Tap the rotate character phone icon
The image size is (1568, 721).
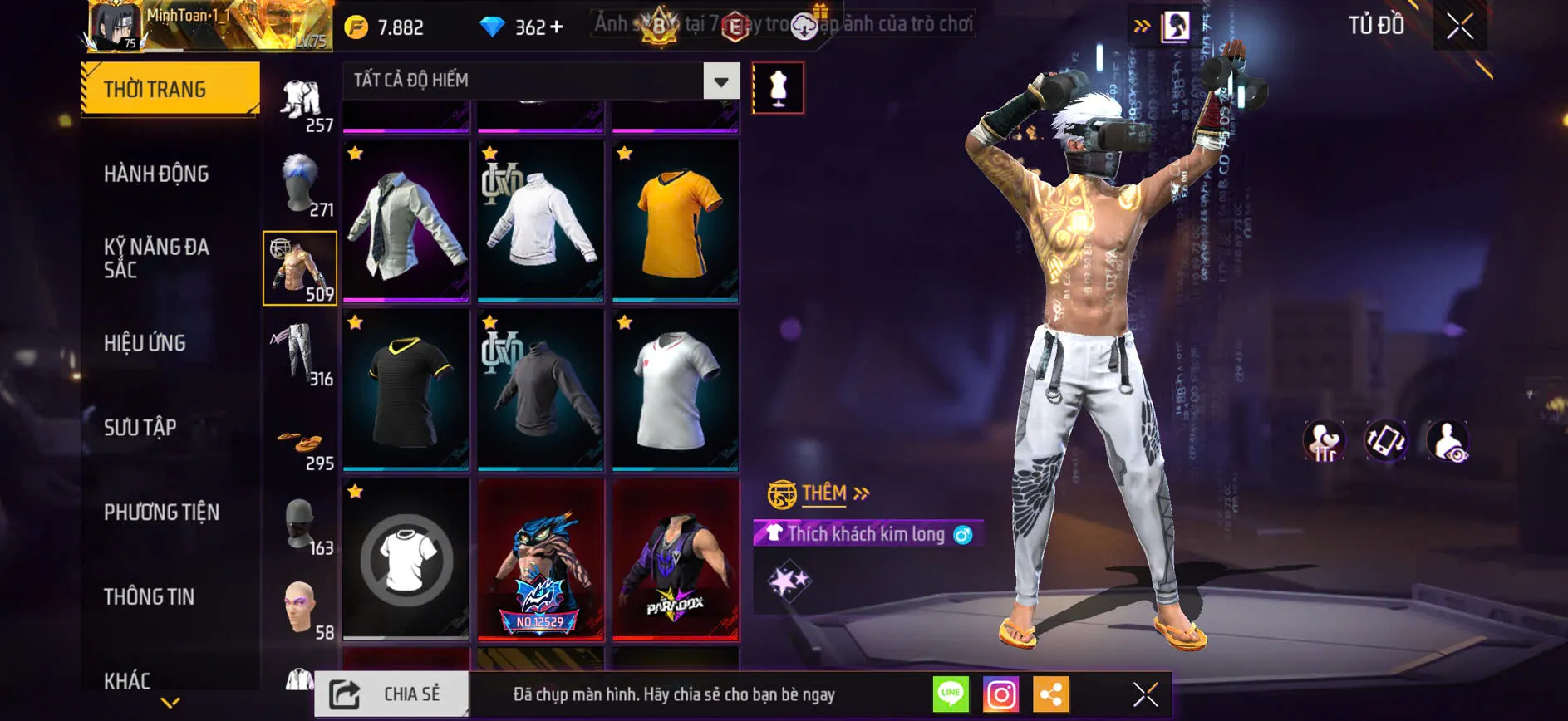tap(1387, 441)
